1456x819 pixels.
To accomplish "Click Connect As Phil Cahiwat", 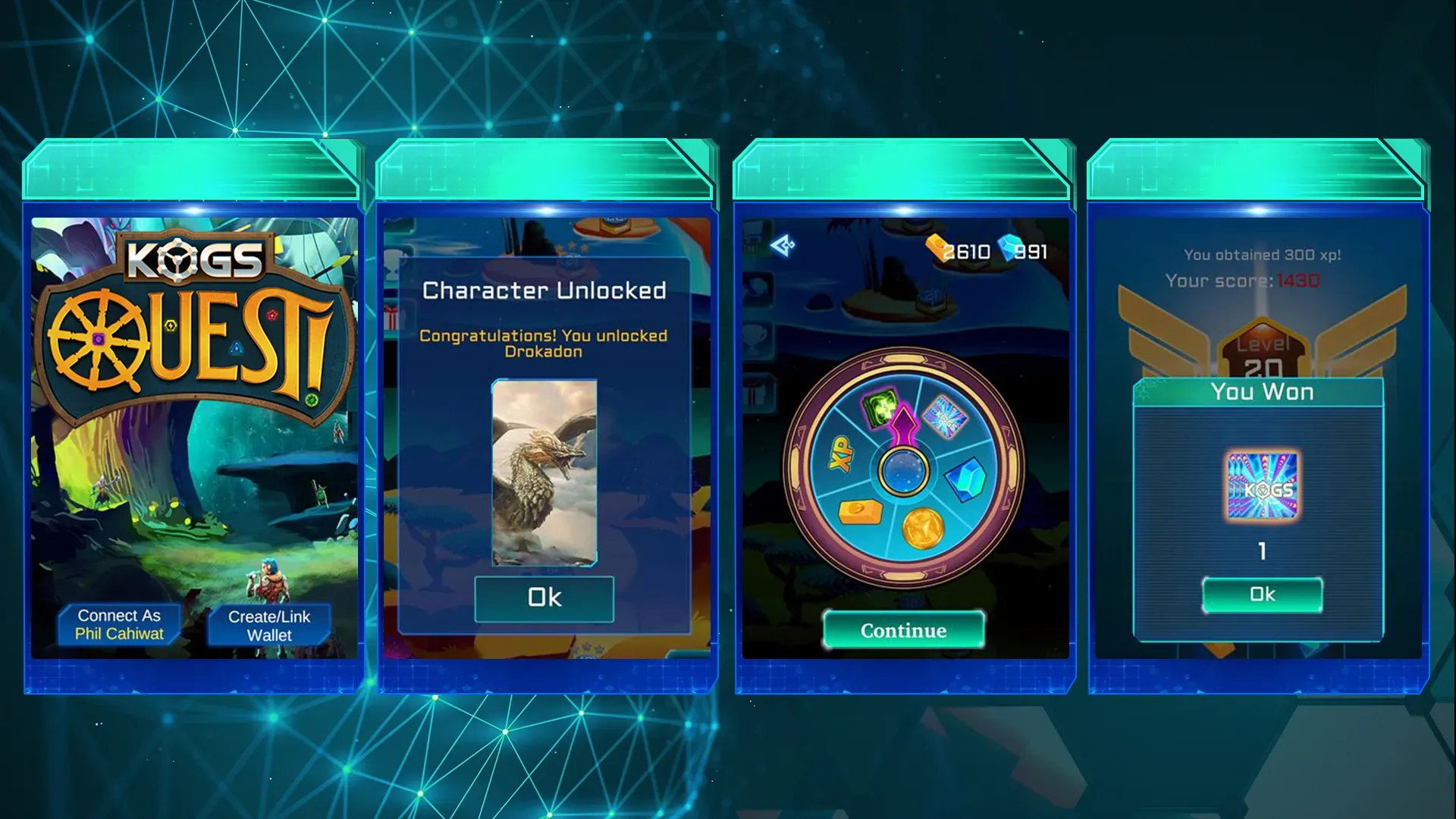I will click(x=119, y=624).
